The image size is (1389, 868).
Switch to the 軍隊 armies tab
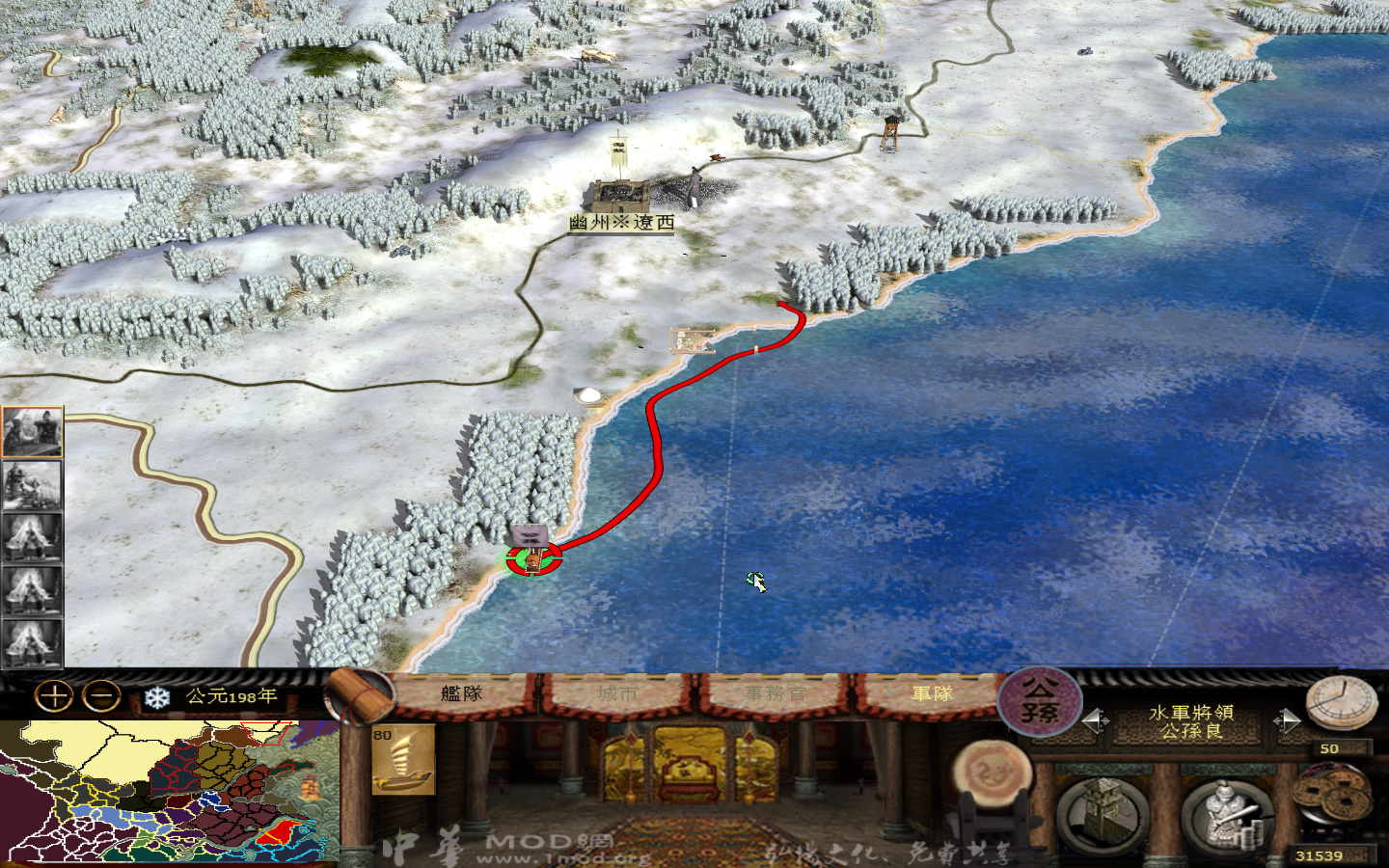(927, 692)
